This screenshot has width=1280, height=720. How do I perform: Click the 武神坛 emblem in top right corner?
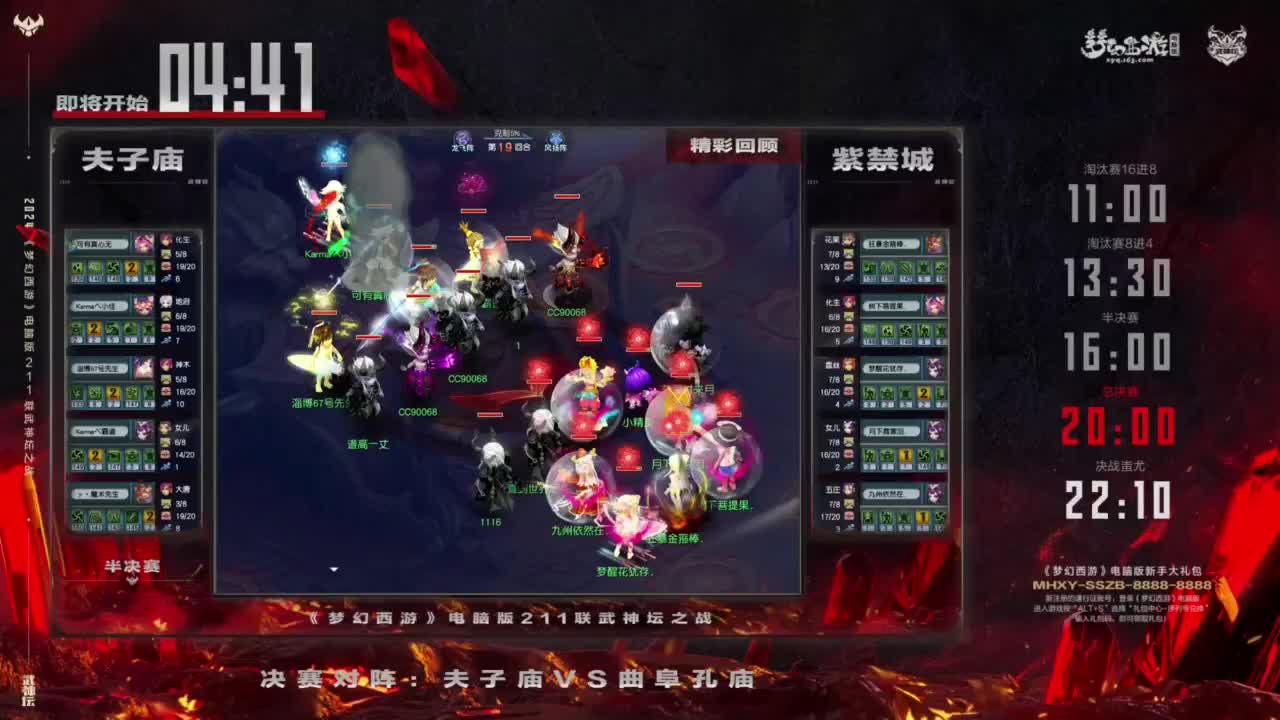1228,42
